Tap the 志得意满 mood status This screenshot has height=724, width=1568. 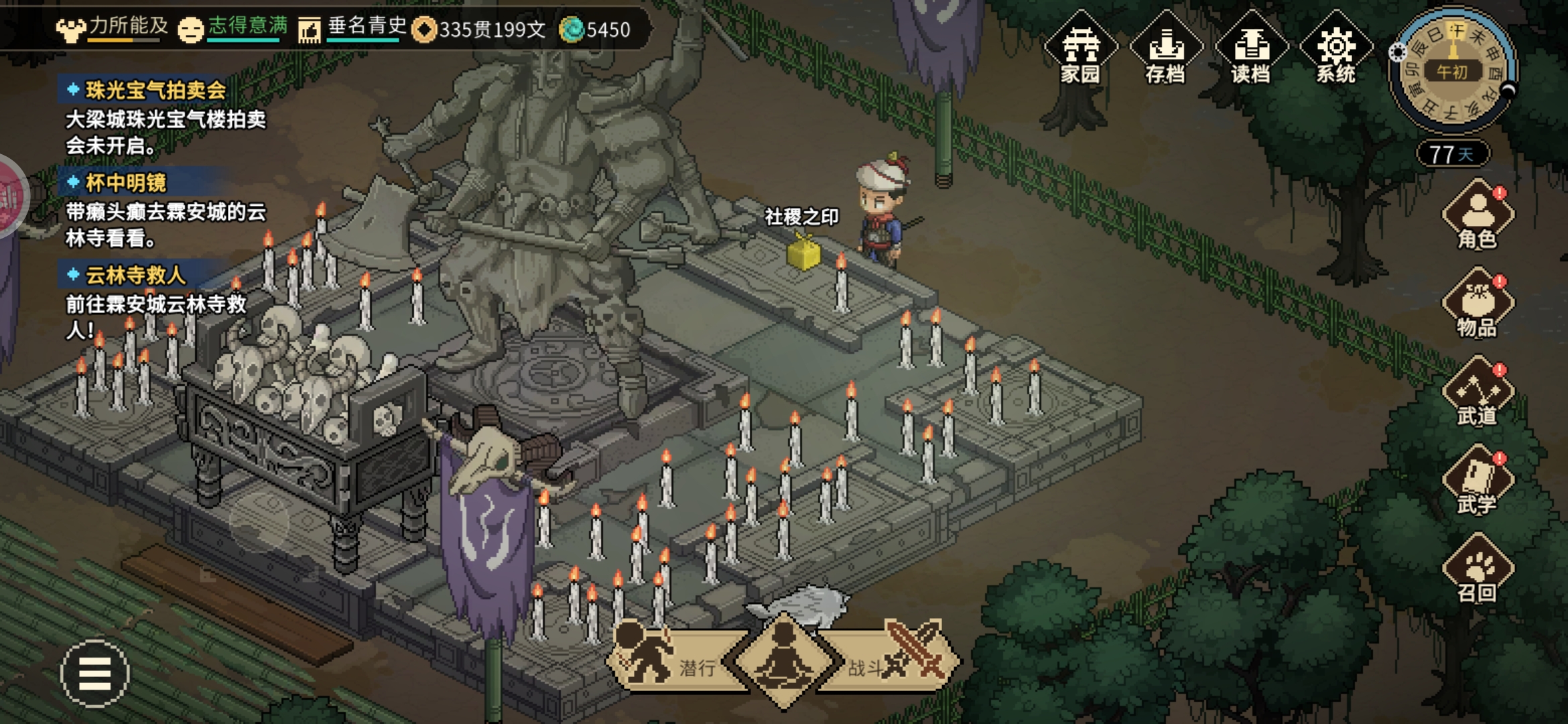233,28
